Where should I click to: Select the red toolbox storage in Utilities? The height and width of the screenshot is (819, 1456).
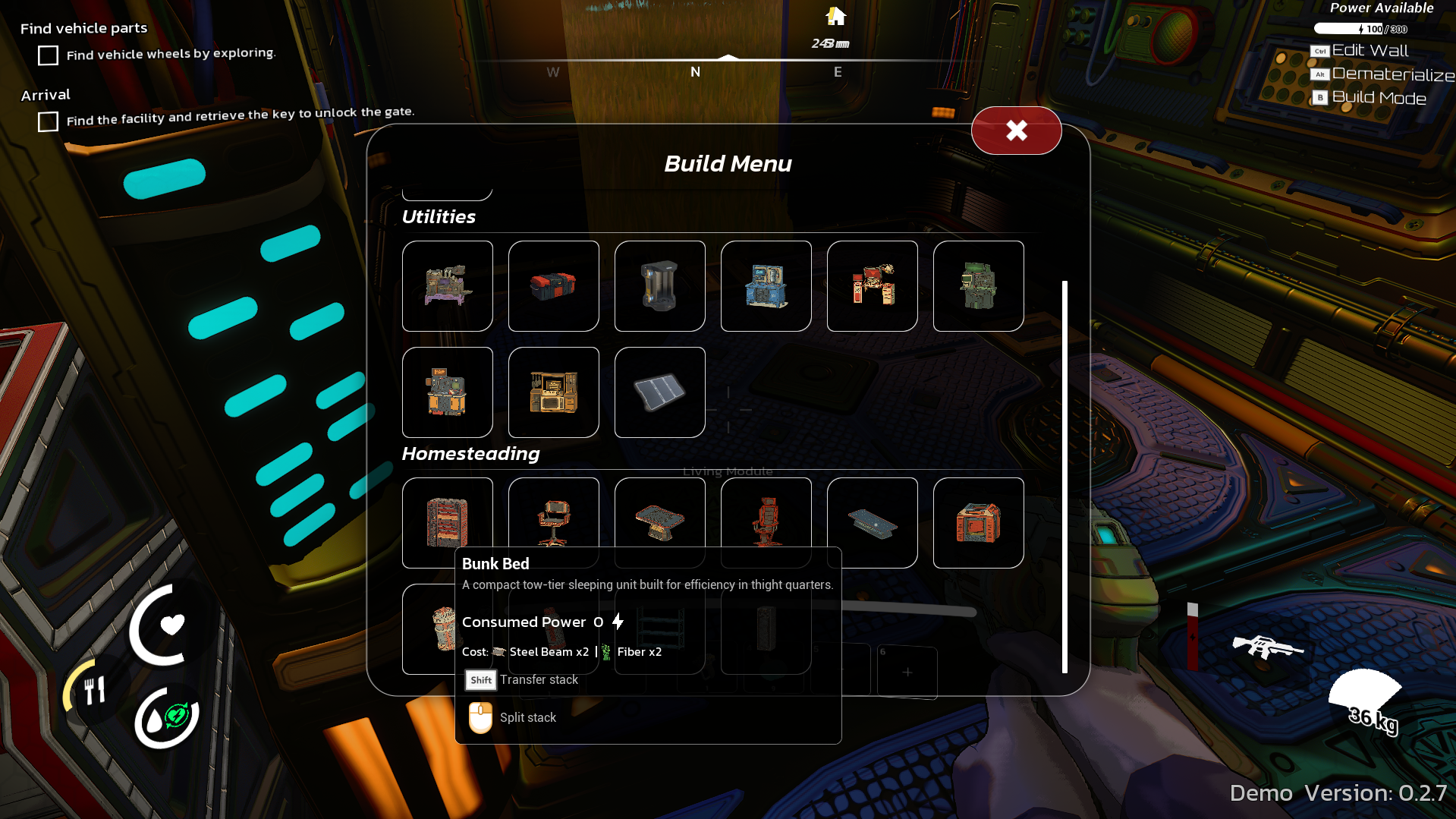553,286
